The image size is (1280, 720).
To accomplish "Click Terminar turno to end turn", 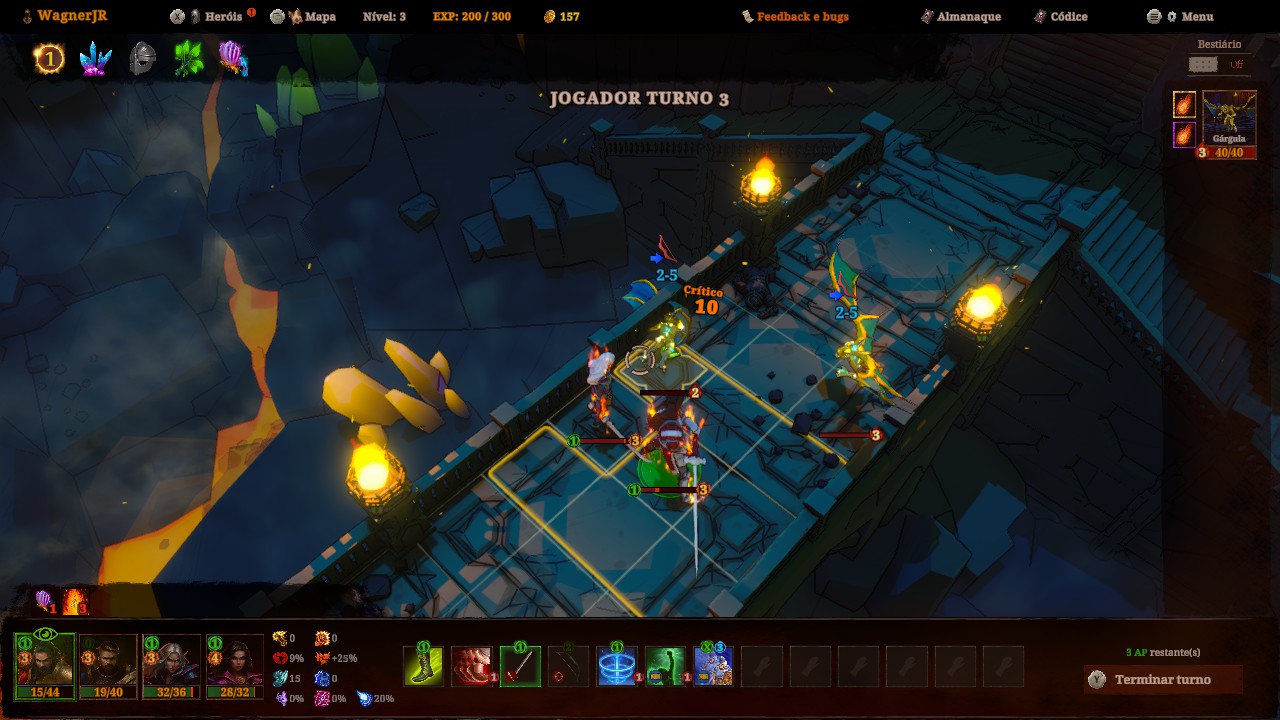I will [1162, 680].
